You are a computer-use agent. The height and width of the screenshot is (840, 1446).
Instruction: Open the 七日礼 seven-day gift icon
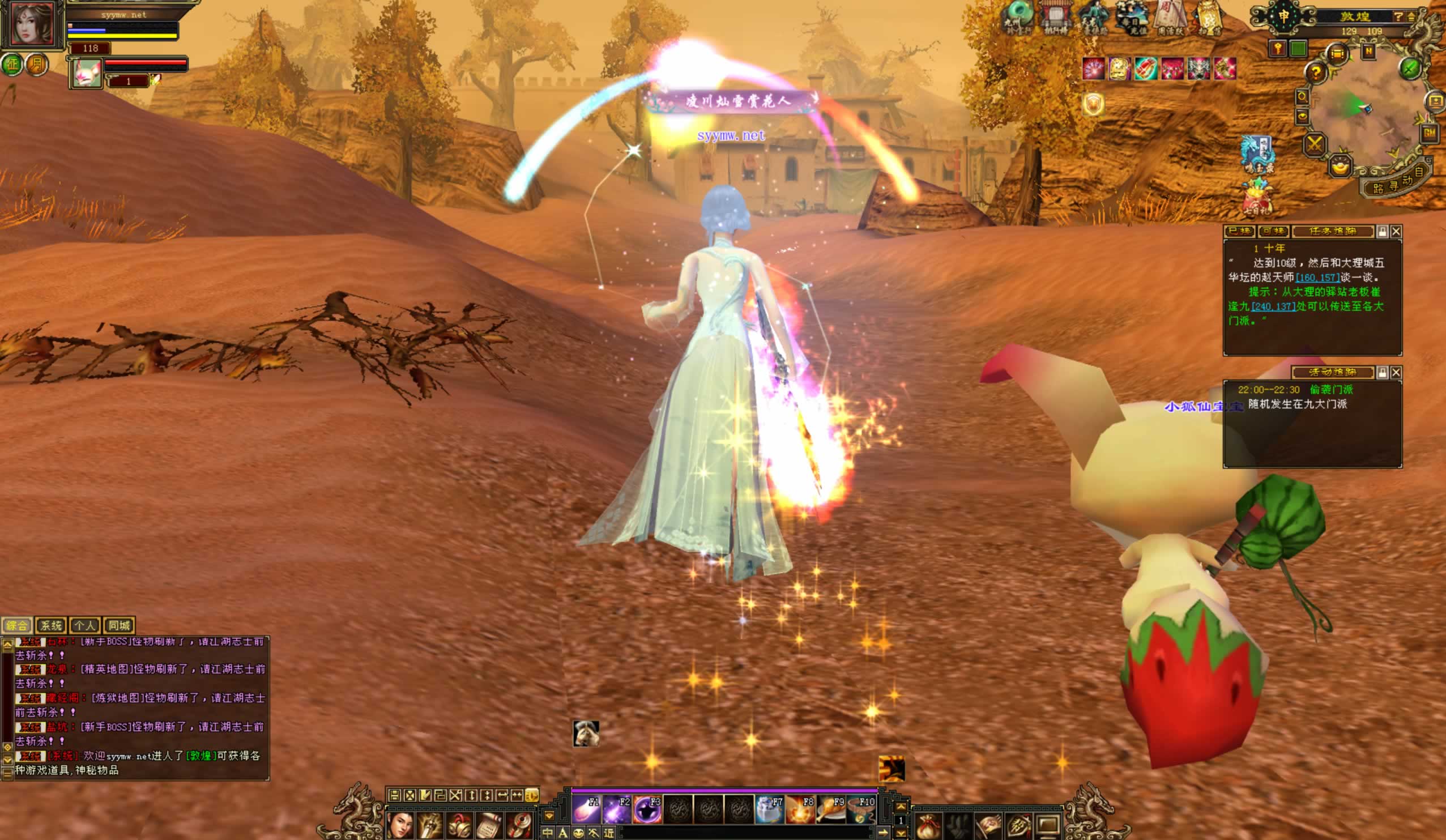(x=1257, y=197)
